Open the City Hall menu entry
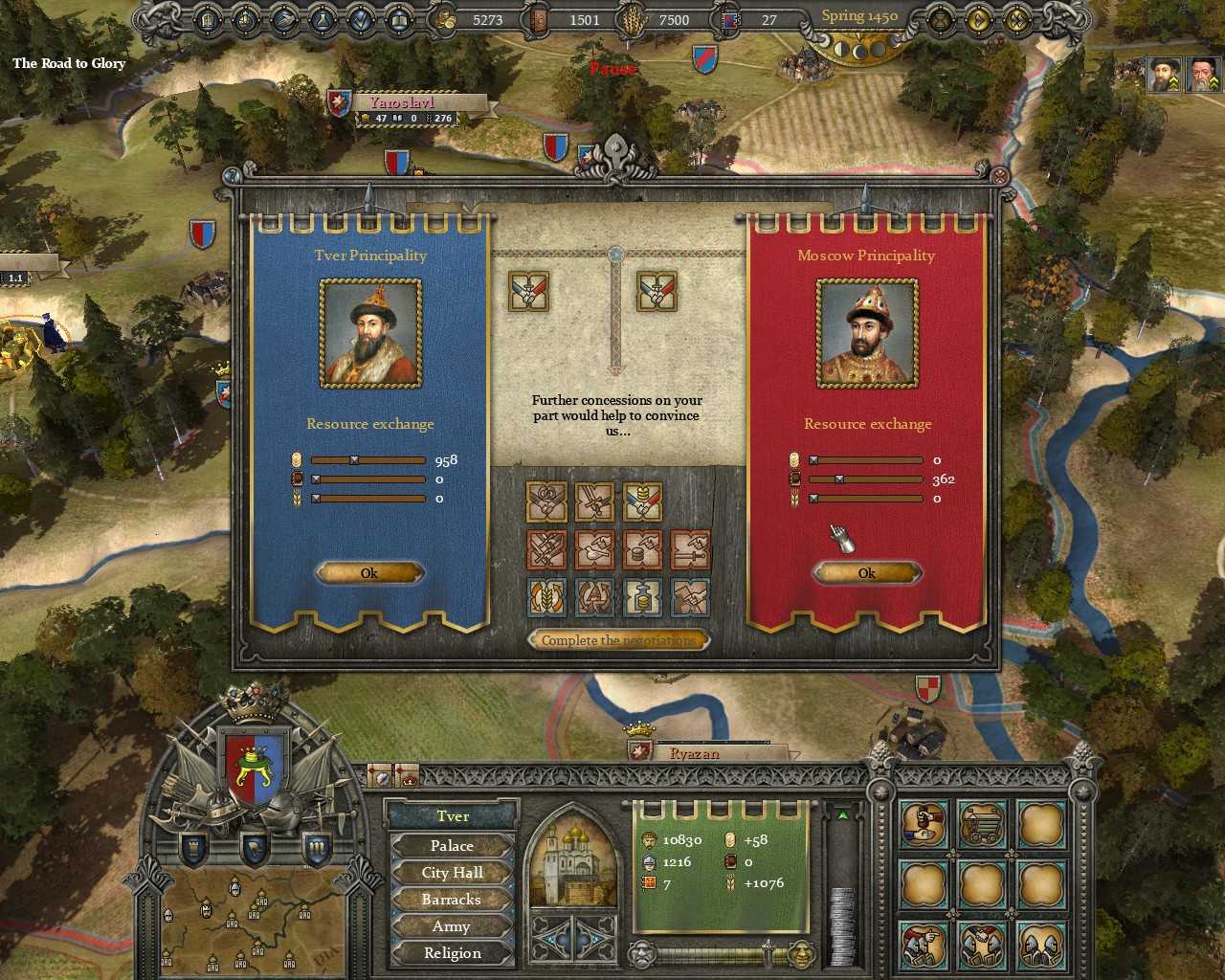The height and width of the screenshot is (980, 1225). (451, 872)
